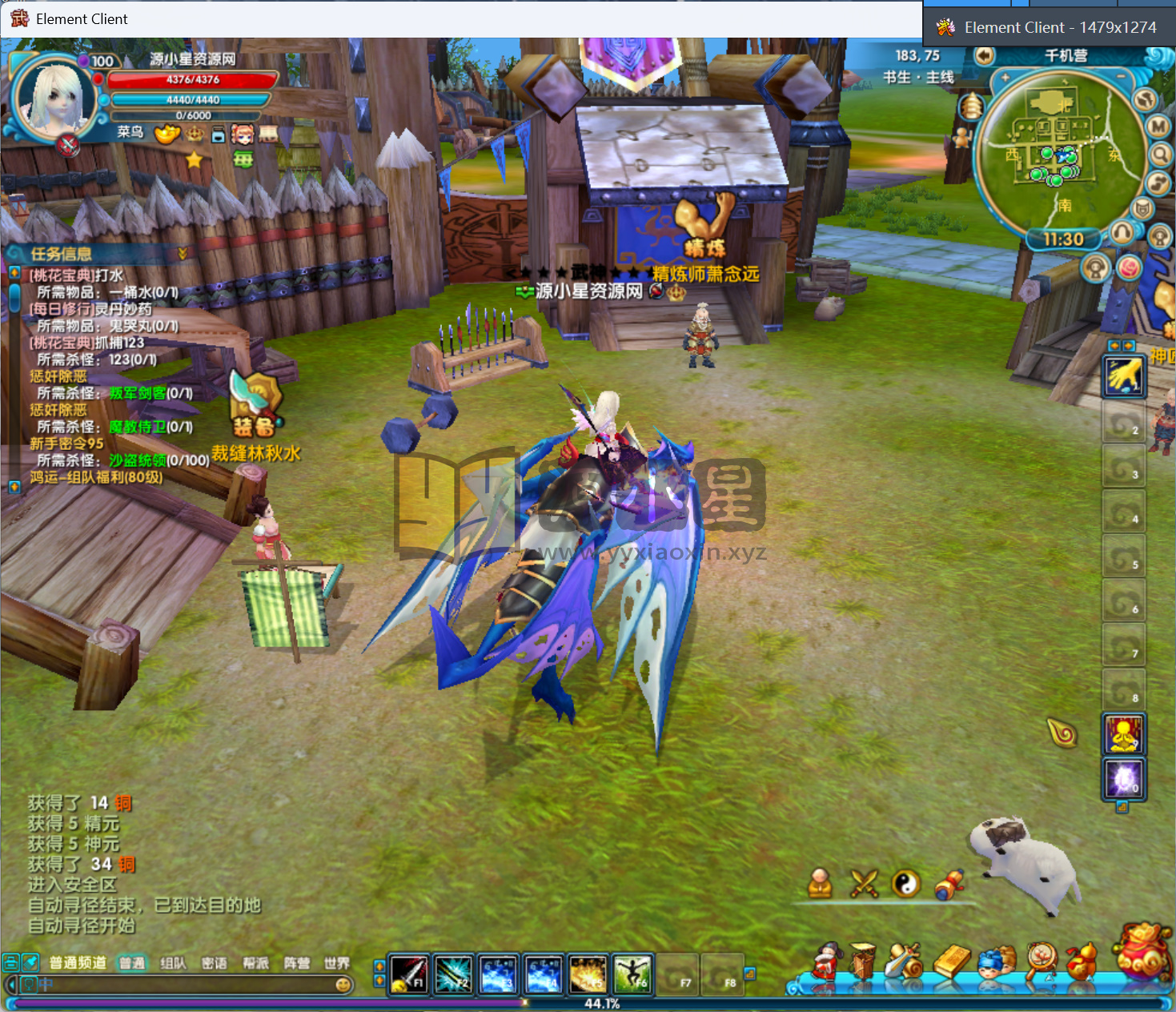Viewport: 1176px width, 1012px height.
Task: Open the golden book menu icon
Action: tap(952, 960)
